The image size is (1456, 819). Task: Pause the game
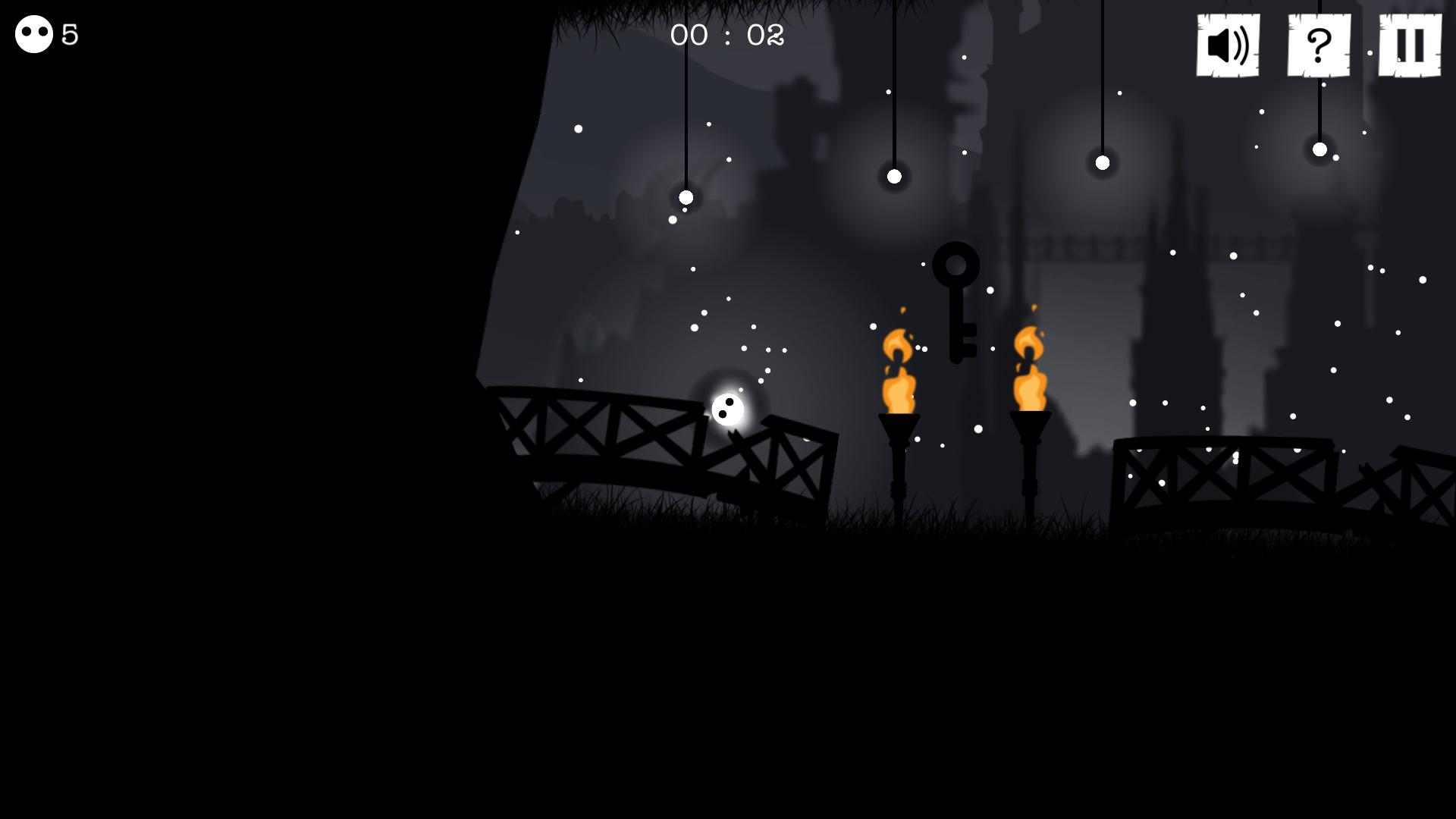(x=1410, y=45)
